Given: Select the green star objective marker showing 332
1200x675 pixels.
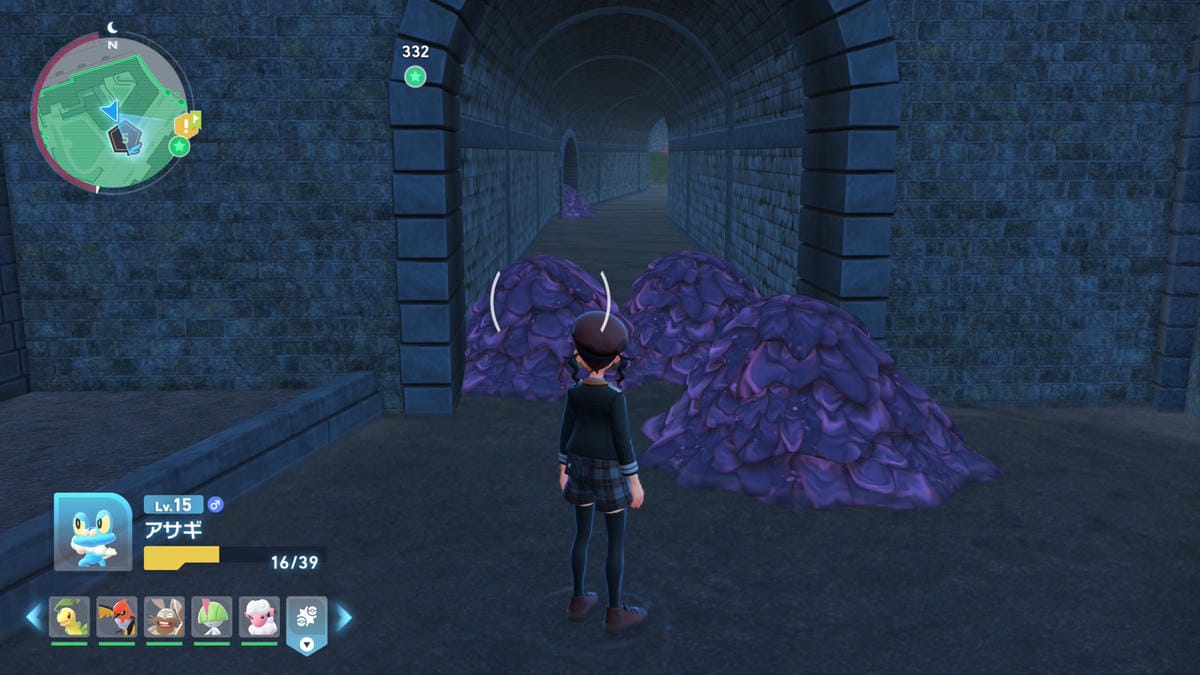Looking at the screenshot, I should 415,76.
